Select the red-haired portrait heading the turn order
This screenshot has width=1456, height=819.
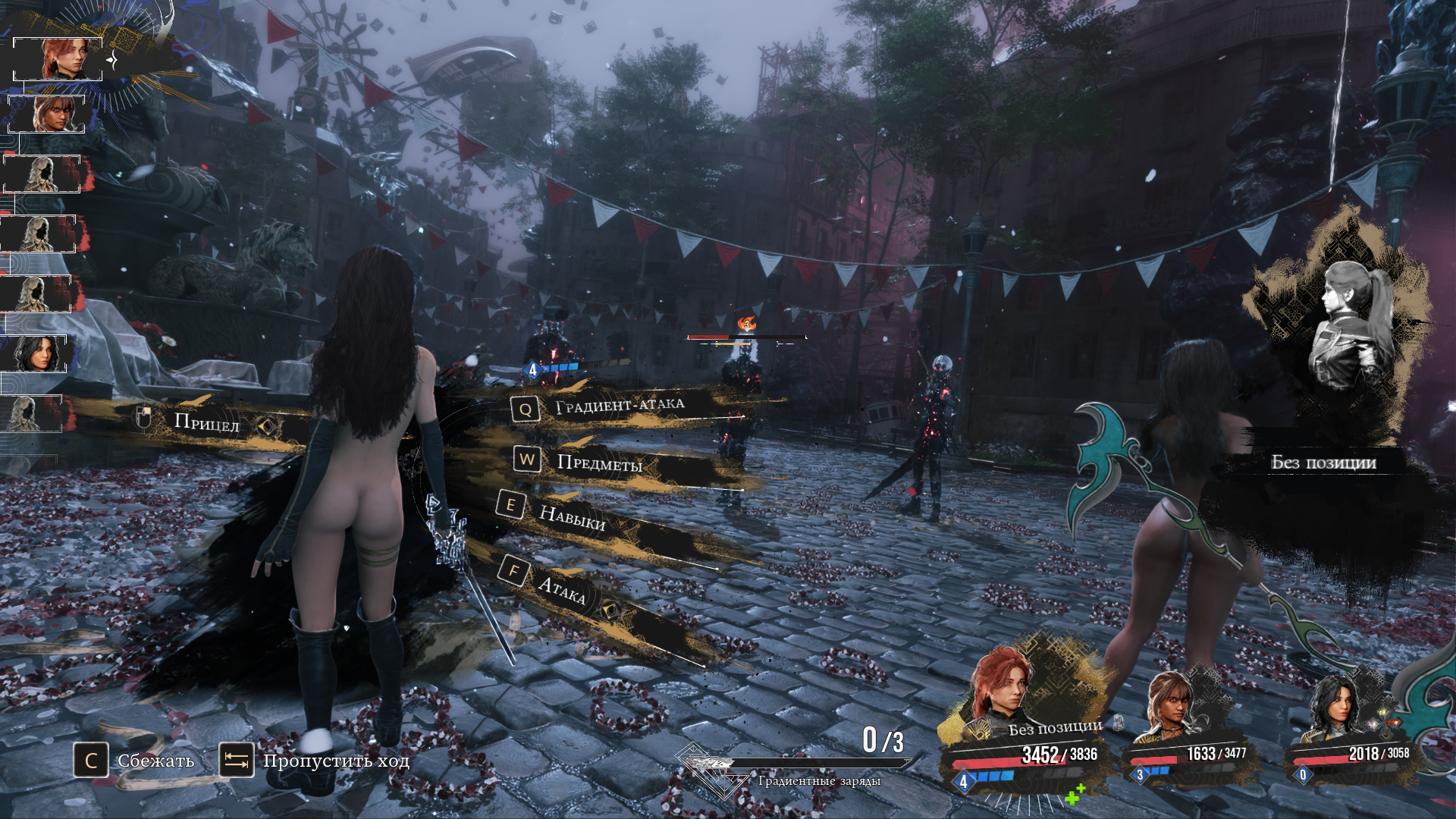[59, 58]
